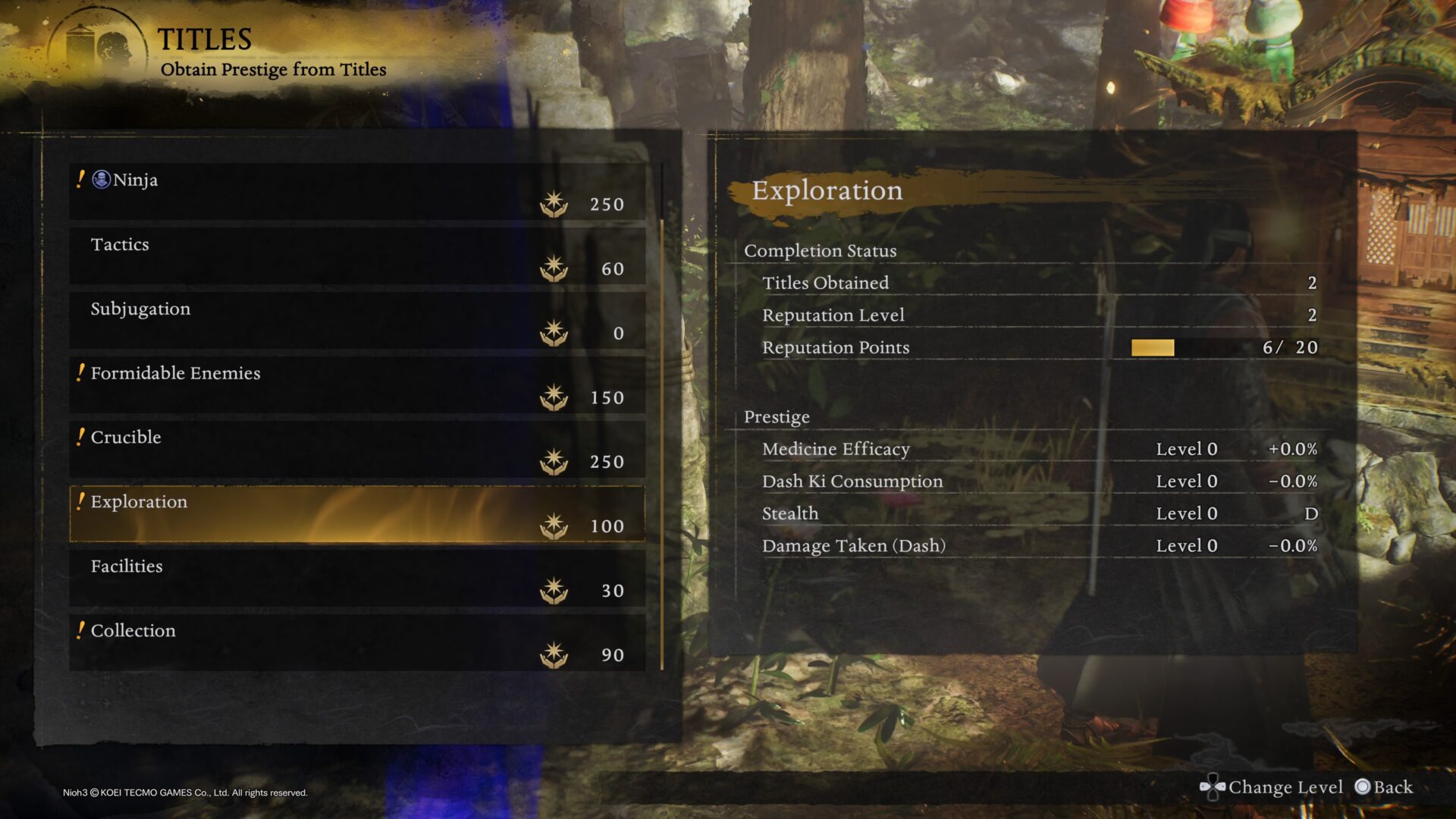
Task: Open the Tactics title category
Action: coord(356,256)
